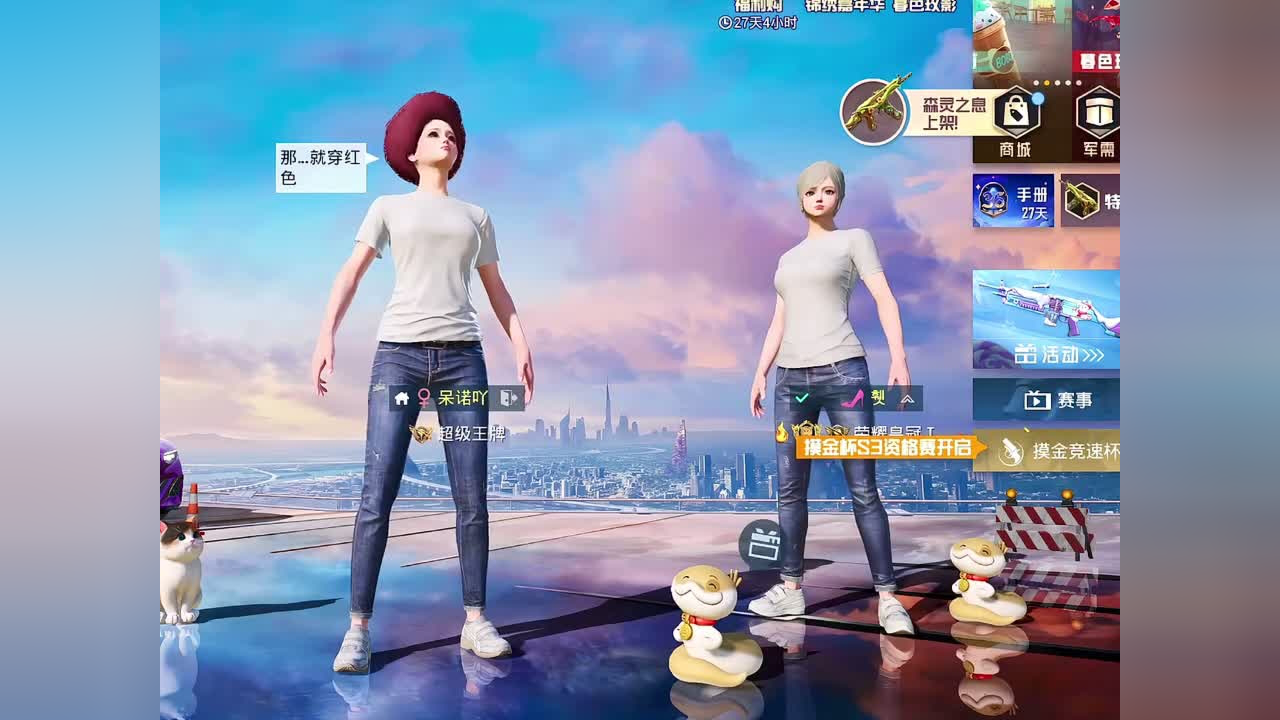Viewport: 1280px width, 720px height.
Task: Click the second carousel dot under the banners
Action: (x=1046, y=81)
